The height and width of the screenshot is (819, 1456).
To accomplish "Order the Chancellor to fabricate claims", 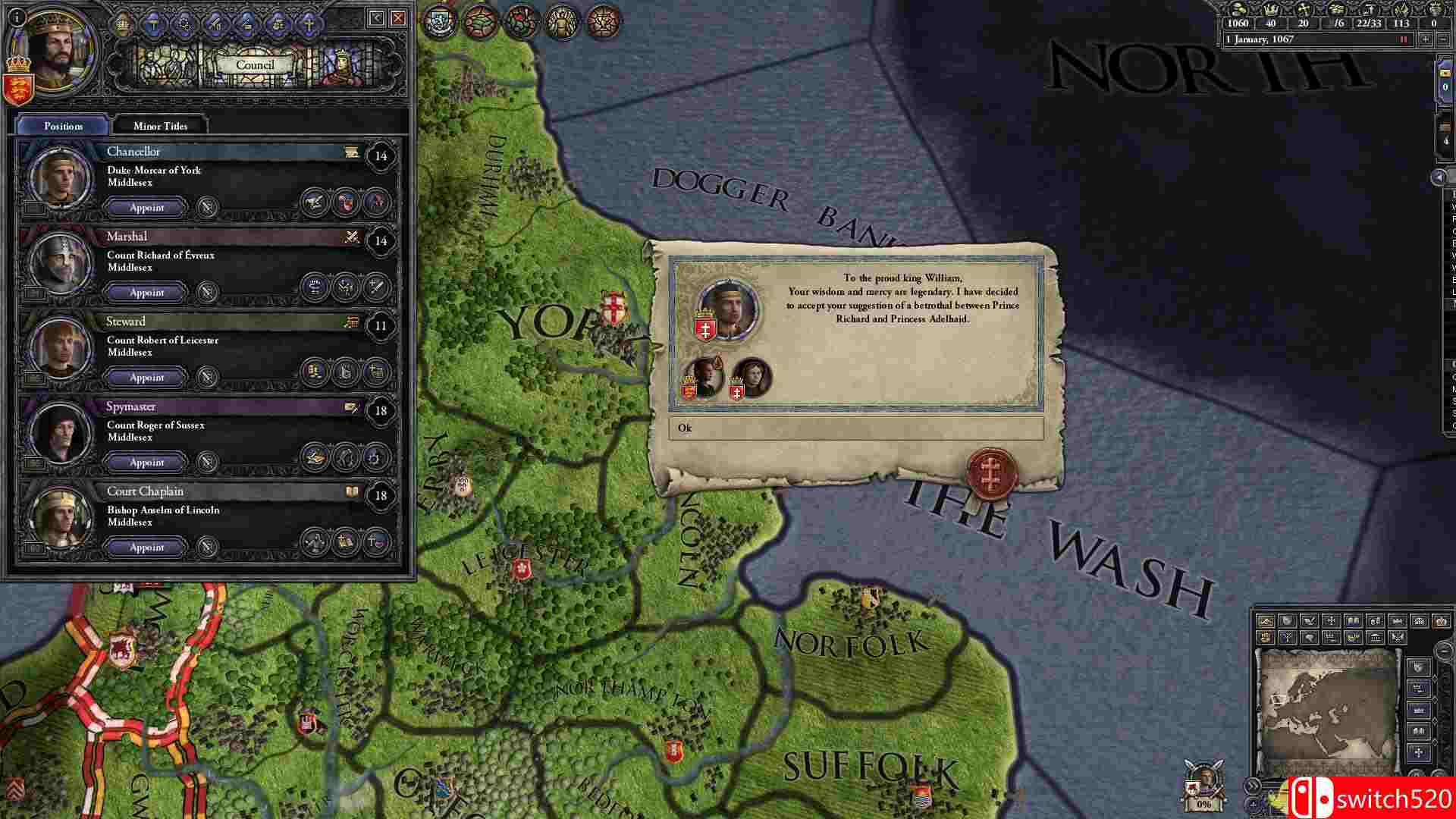I will click(315, 203).
